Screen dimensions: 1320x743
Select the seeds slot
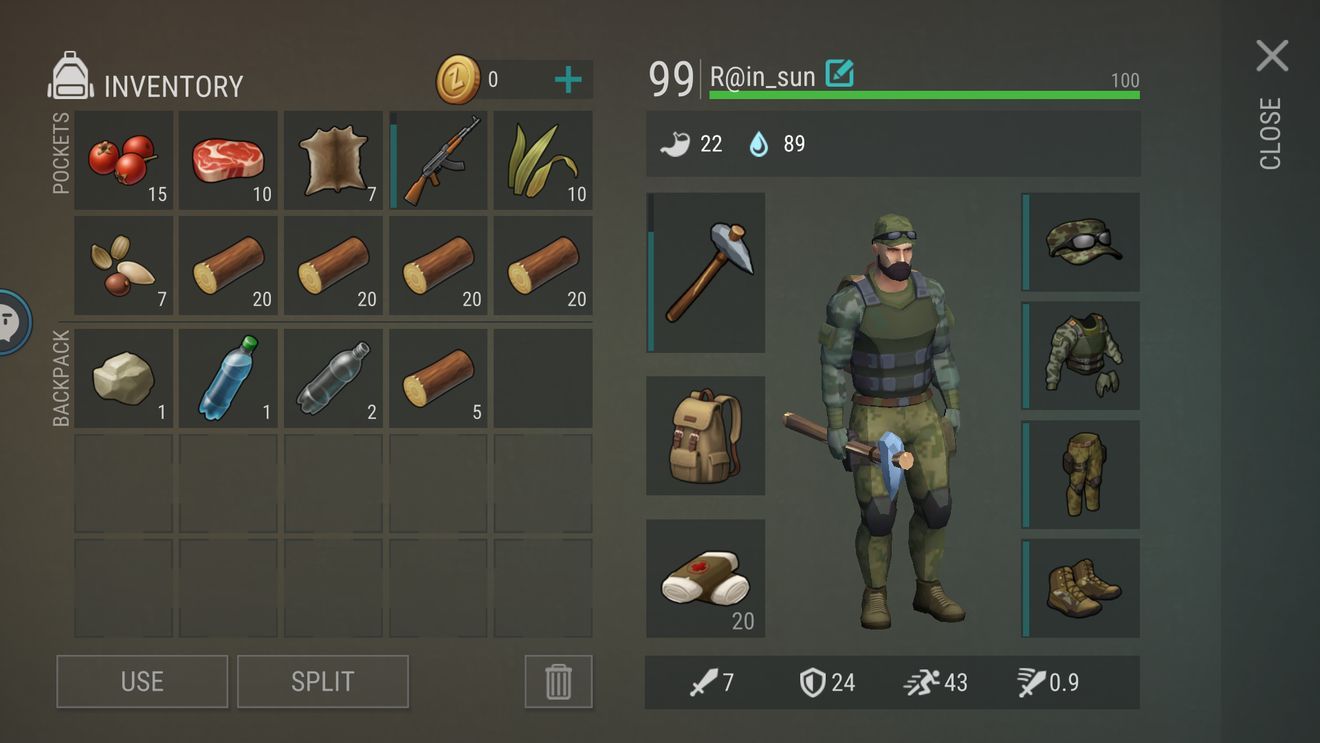124,266
